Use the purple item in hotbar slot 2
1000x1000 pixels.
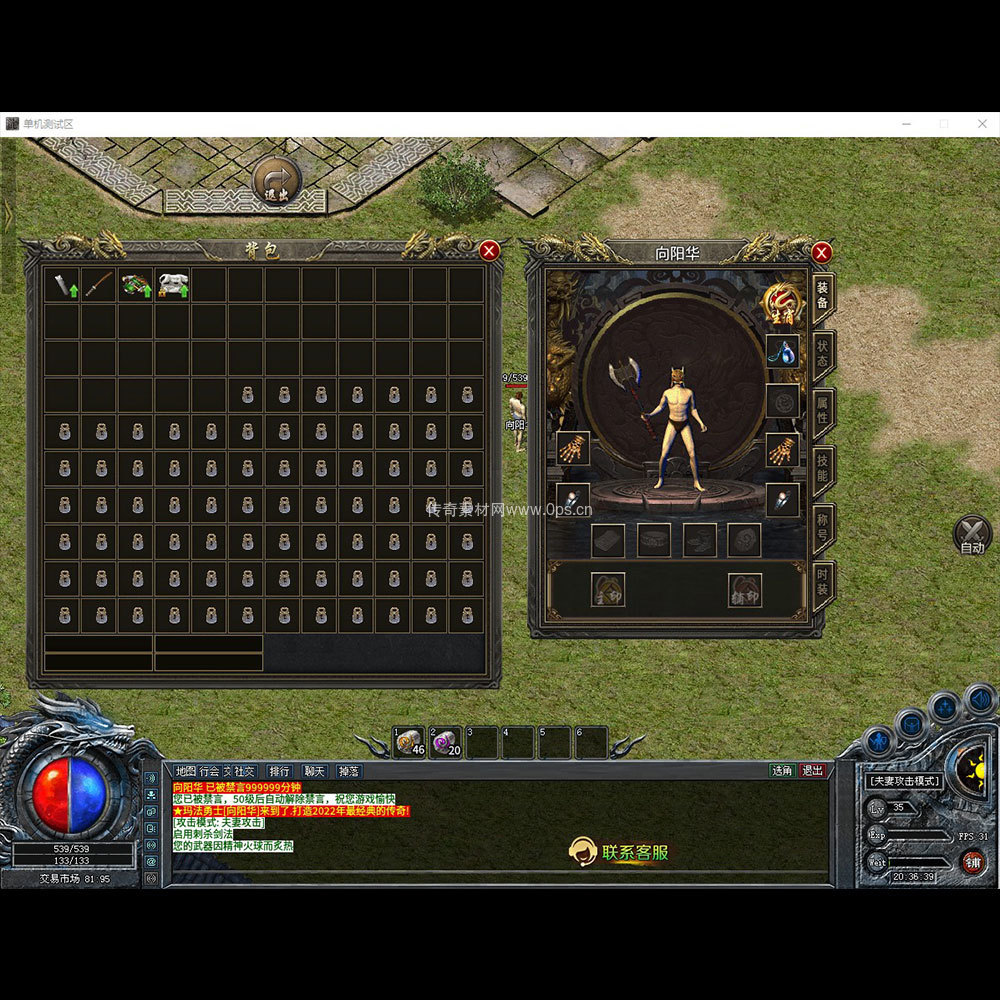point(445,742)
